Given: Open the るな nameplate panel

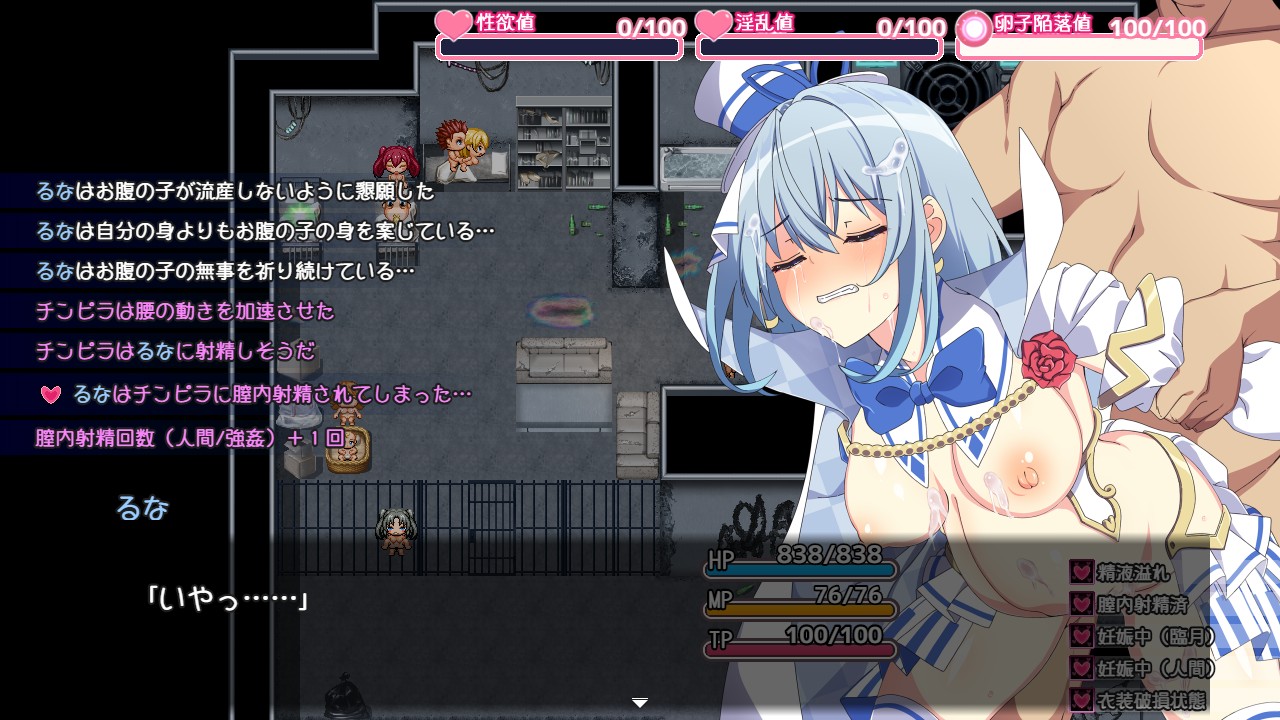Looking at the screenshot, I should [144, 508].
